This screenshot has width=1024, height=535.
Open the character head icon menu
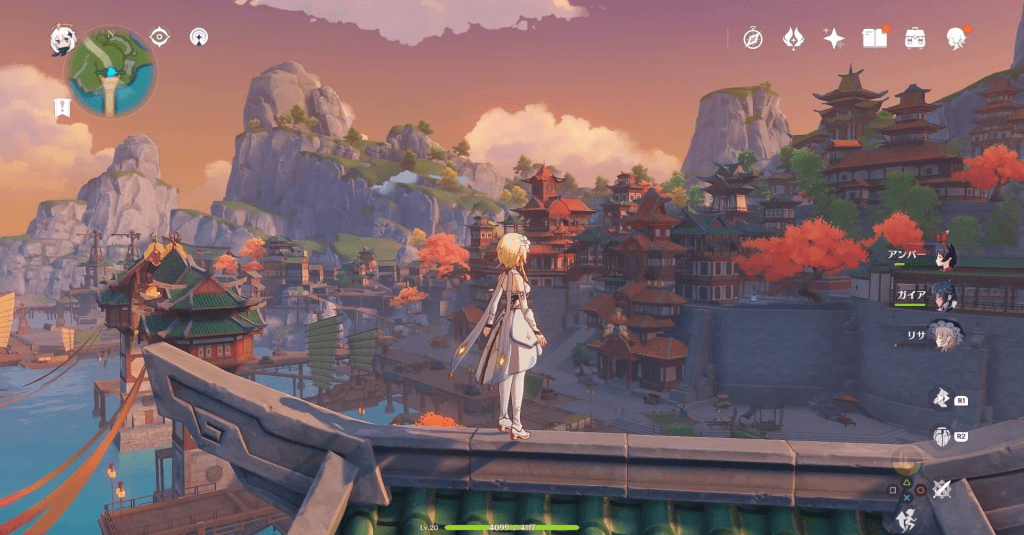pos(957,38)
